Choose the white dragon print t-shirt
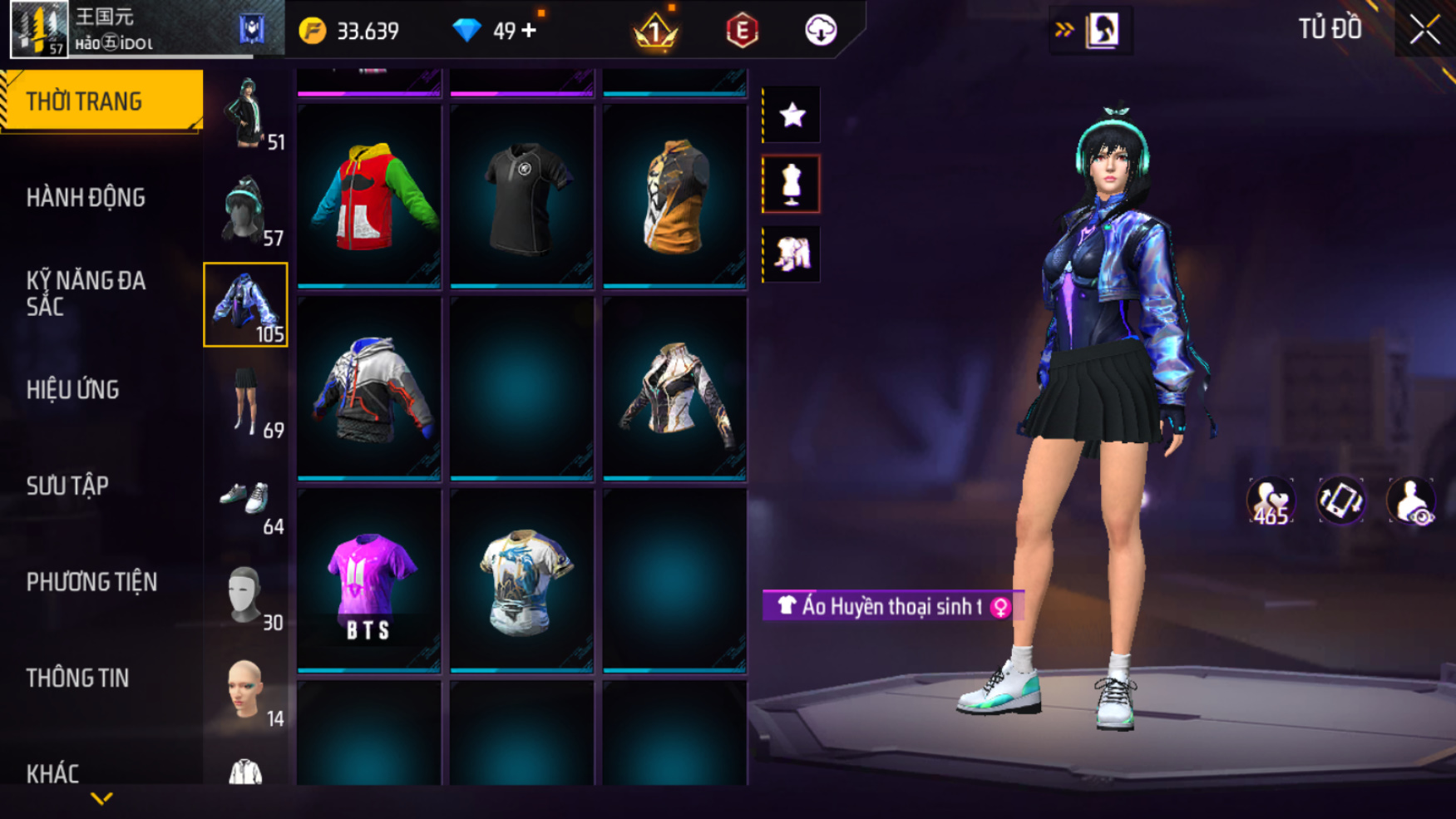Screen dimensions: 1456x819 point(522,581)
